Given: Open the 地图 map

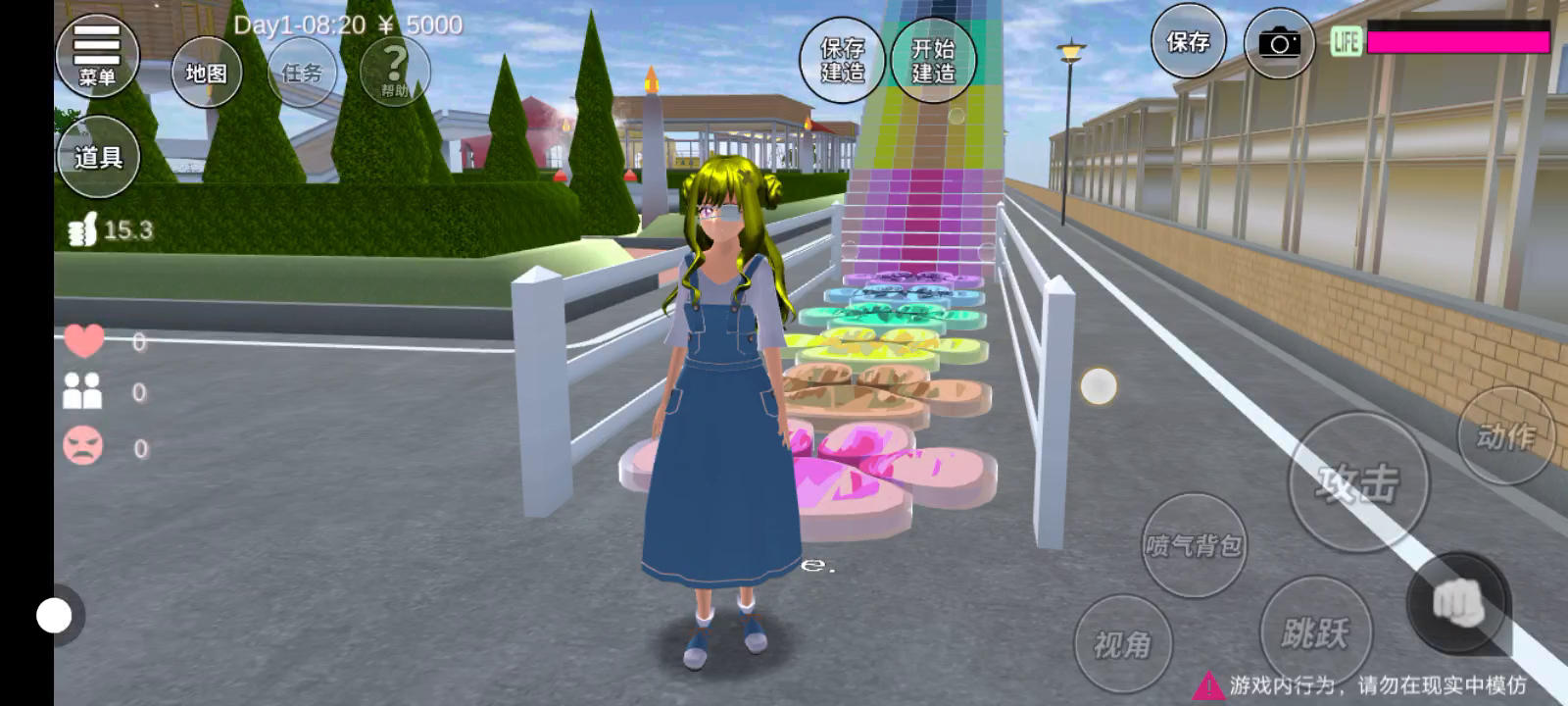Looking at the screenshot, I should [206, 73].
